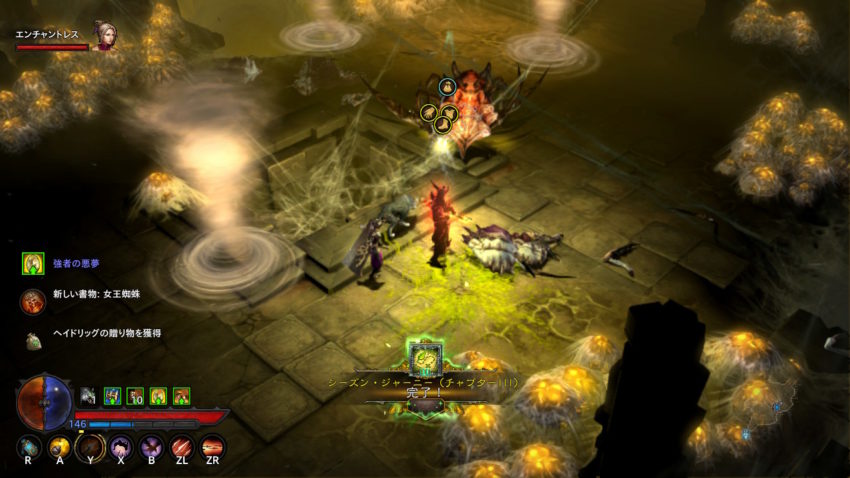Inspect the yellow face buff in the buff bar
850x478 pixels.
pyautogui.click(x=158, y=396)
